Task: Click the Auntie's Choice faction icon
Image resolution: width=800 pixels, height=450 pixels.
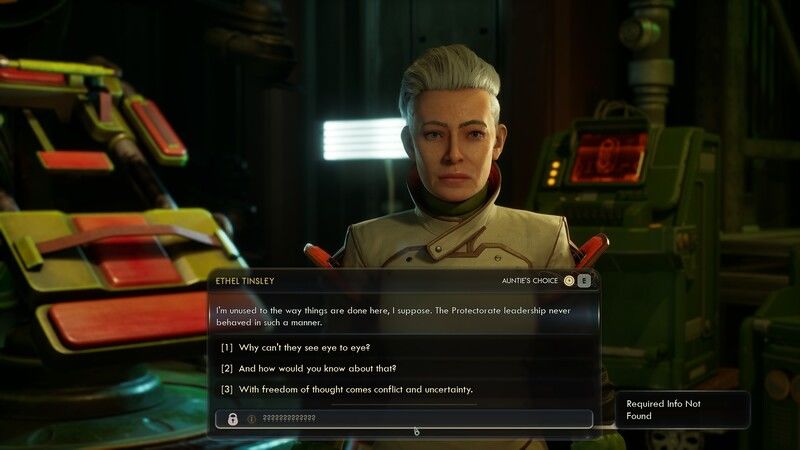Action: tap(569, 281)
